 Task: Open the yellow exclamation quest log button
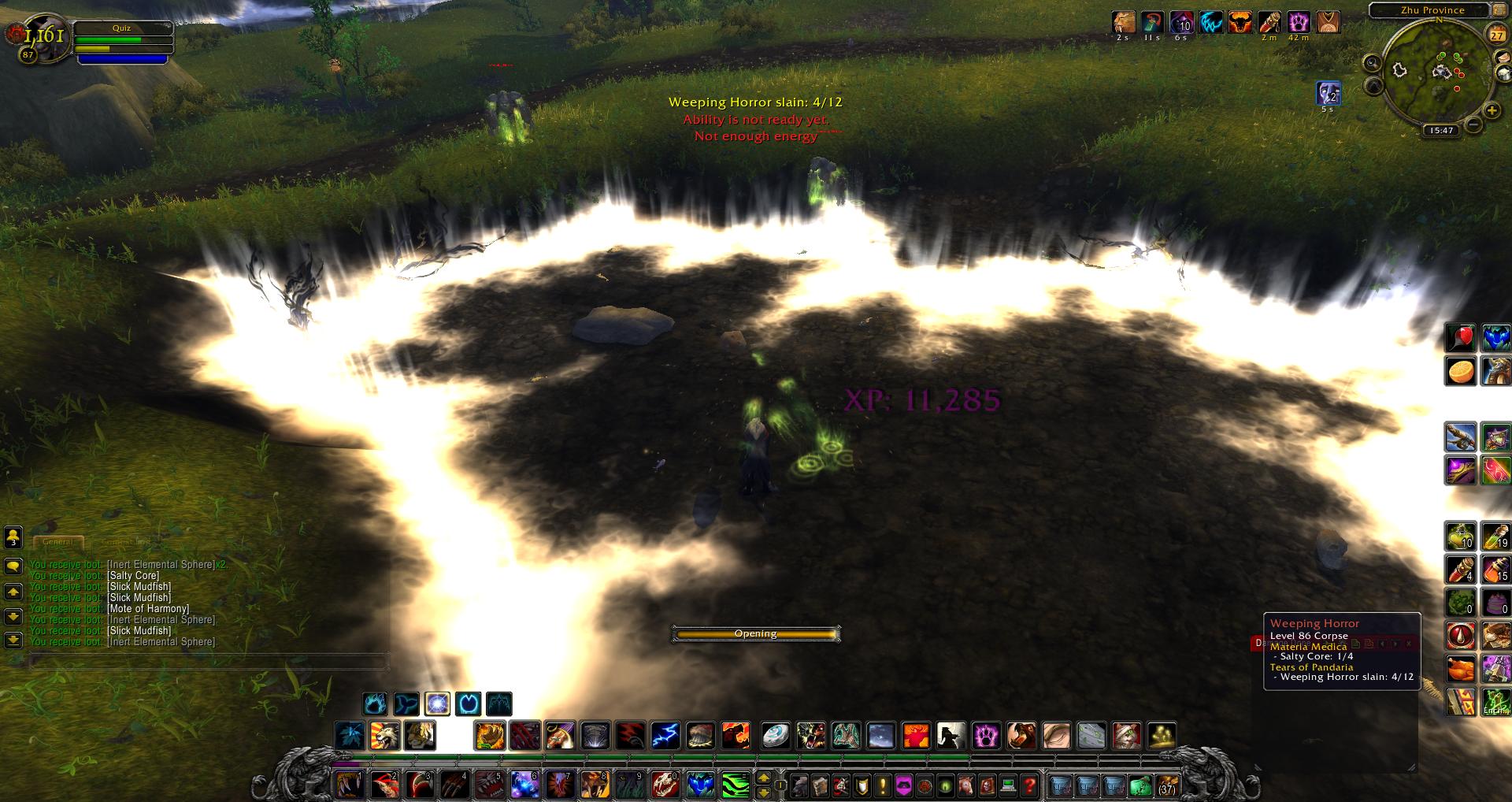point(883,785)
